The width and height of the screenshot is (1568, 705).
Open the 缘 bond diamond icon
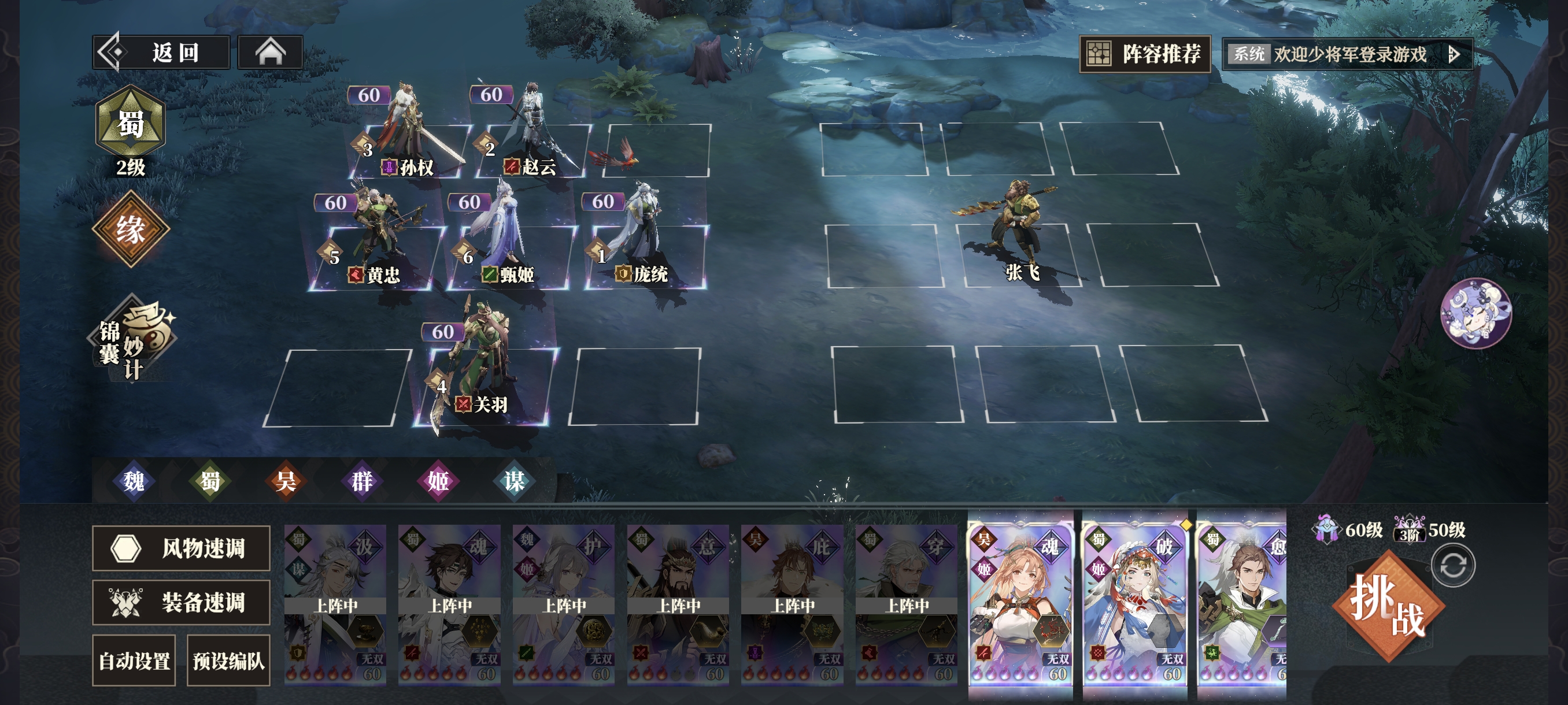click(130, 229)
